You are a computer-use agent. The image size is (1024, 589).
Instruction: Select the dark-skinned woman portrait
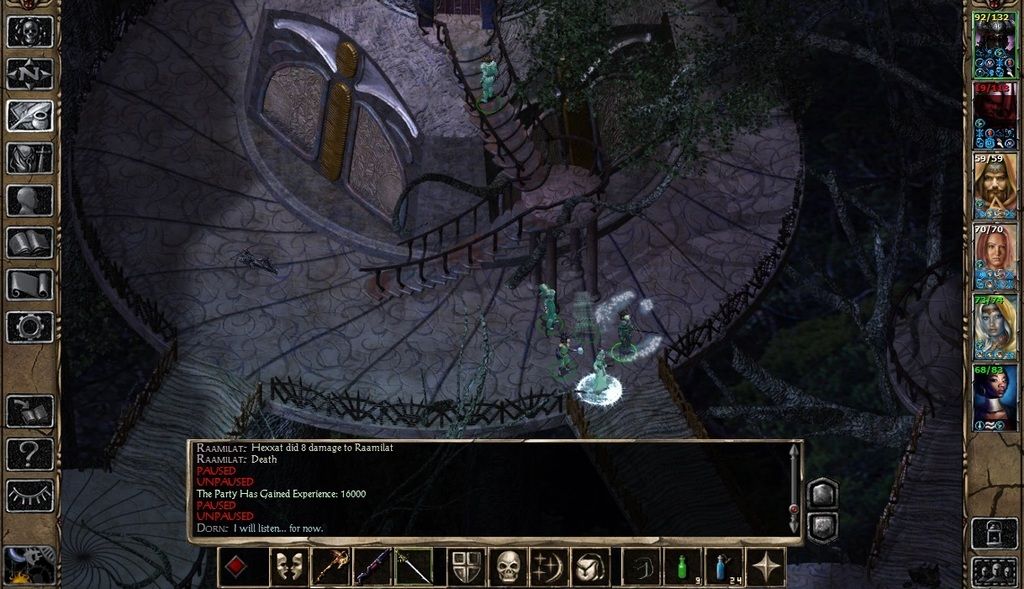click(995, 397)
